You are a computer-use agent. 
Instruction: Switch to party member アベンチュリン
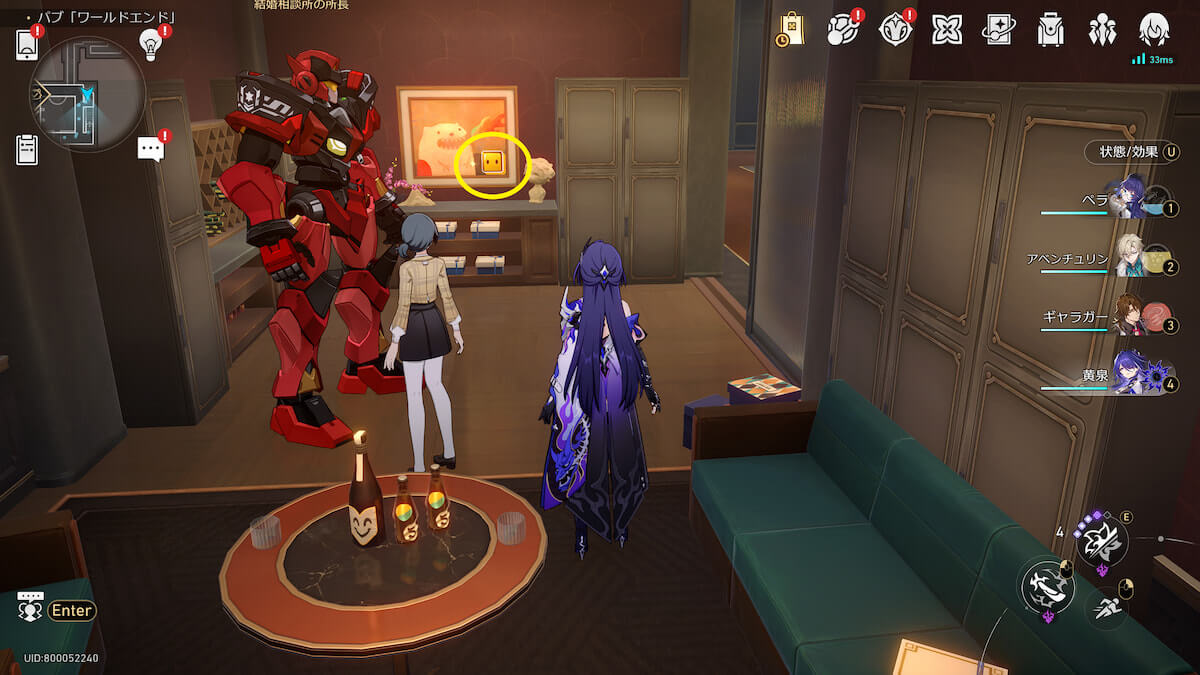pos(1130,259)
